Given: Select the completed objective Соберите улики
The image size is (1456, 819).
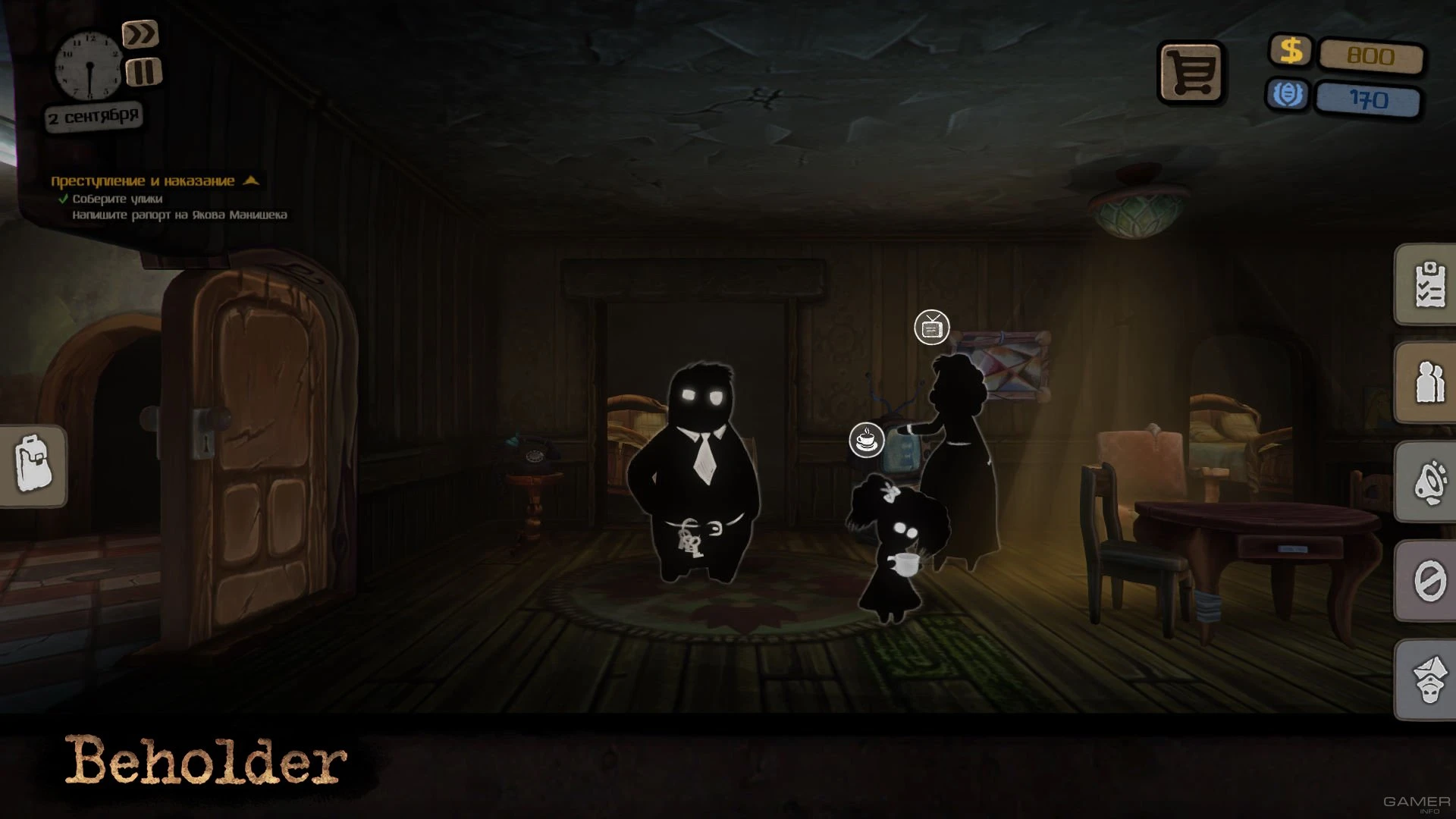Looking at the screenshot, I should point(118,199).
